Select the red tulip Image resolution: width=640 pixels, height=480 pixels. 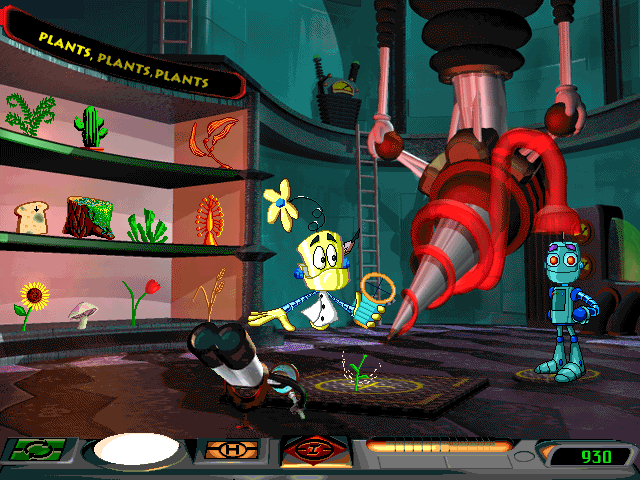pyautogui.click(x=141, y=298)
